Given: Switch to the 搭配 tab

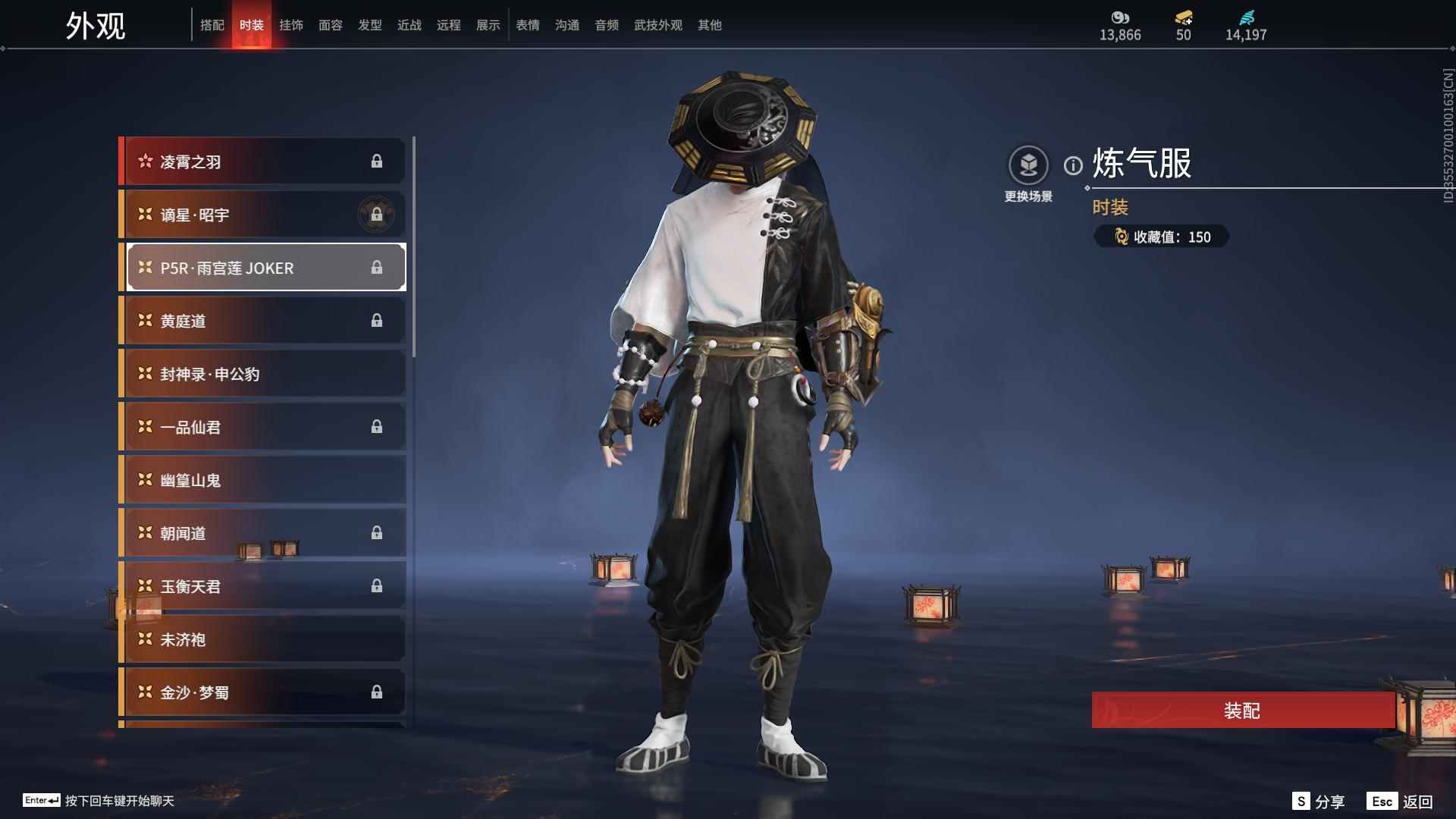Looking at the screenshot, I should click(212, 25).
